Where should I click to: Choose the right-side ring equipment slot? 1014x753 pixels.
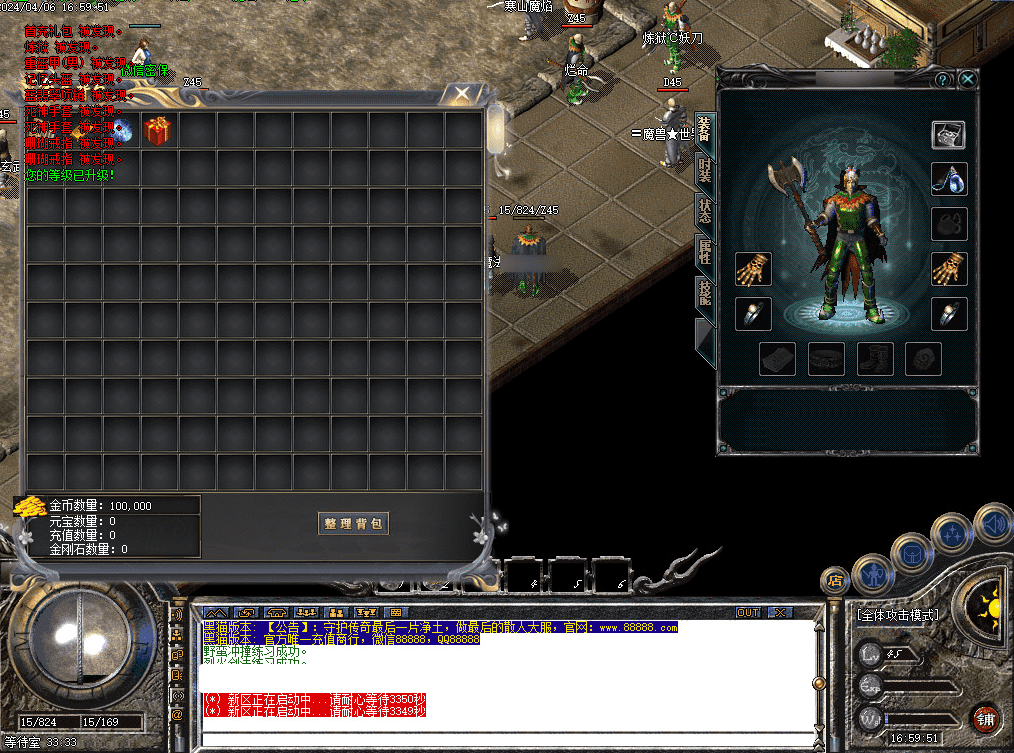pos(949,314)
